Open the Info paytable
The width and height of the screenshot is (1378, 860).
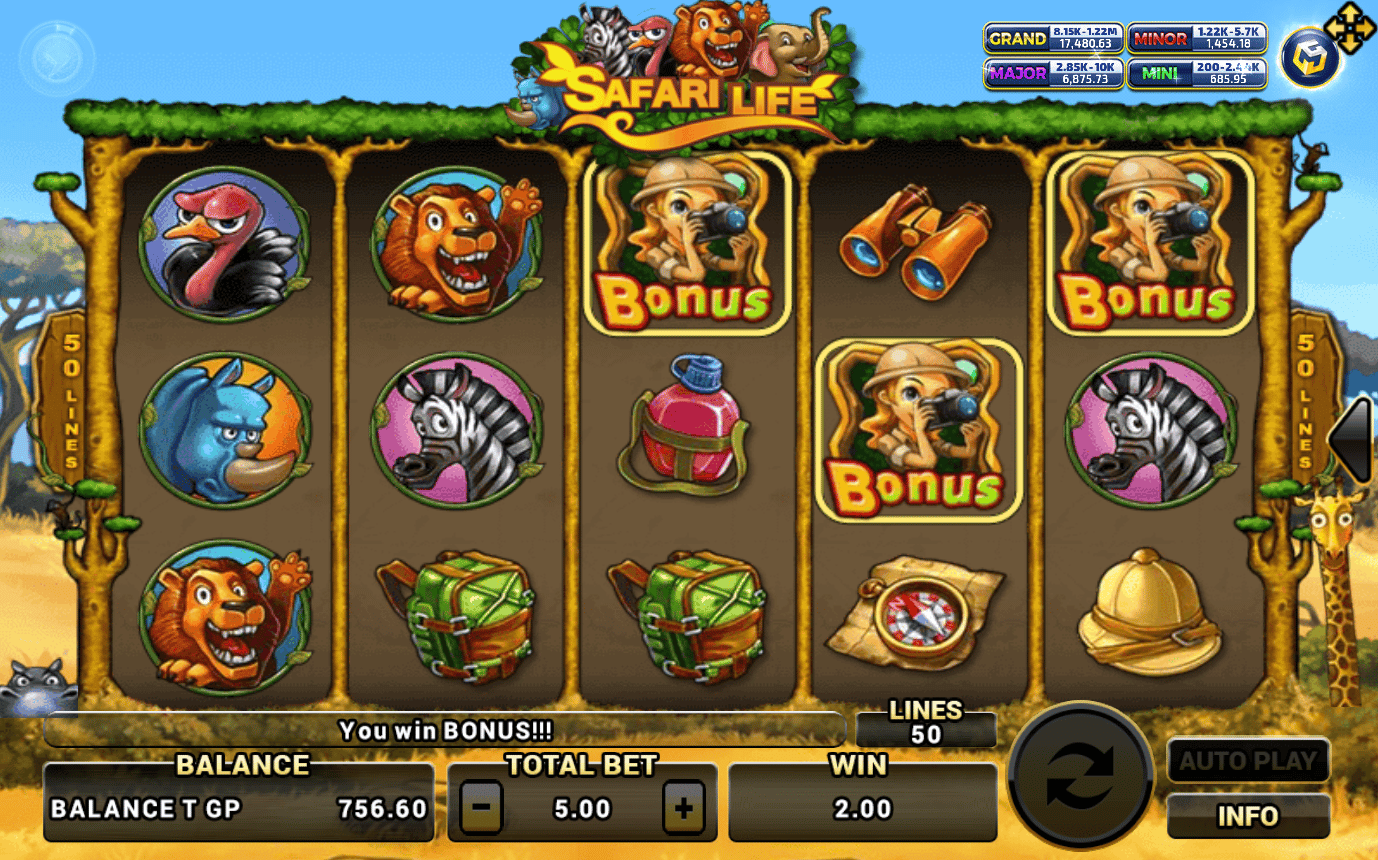1248,816
